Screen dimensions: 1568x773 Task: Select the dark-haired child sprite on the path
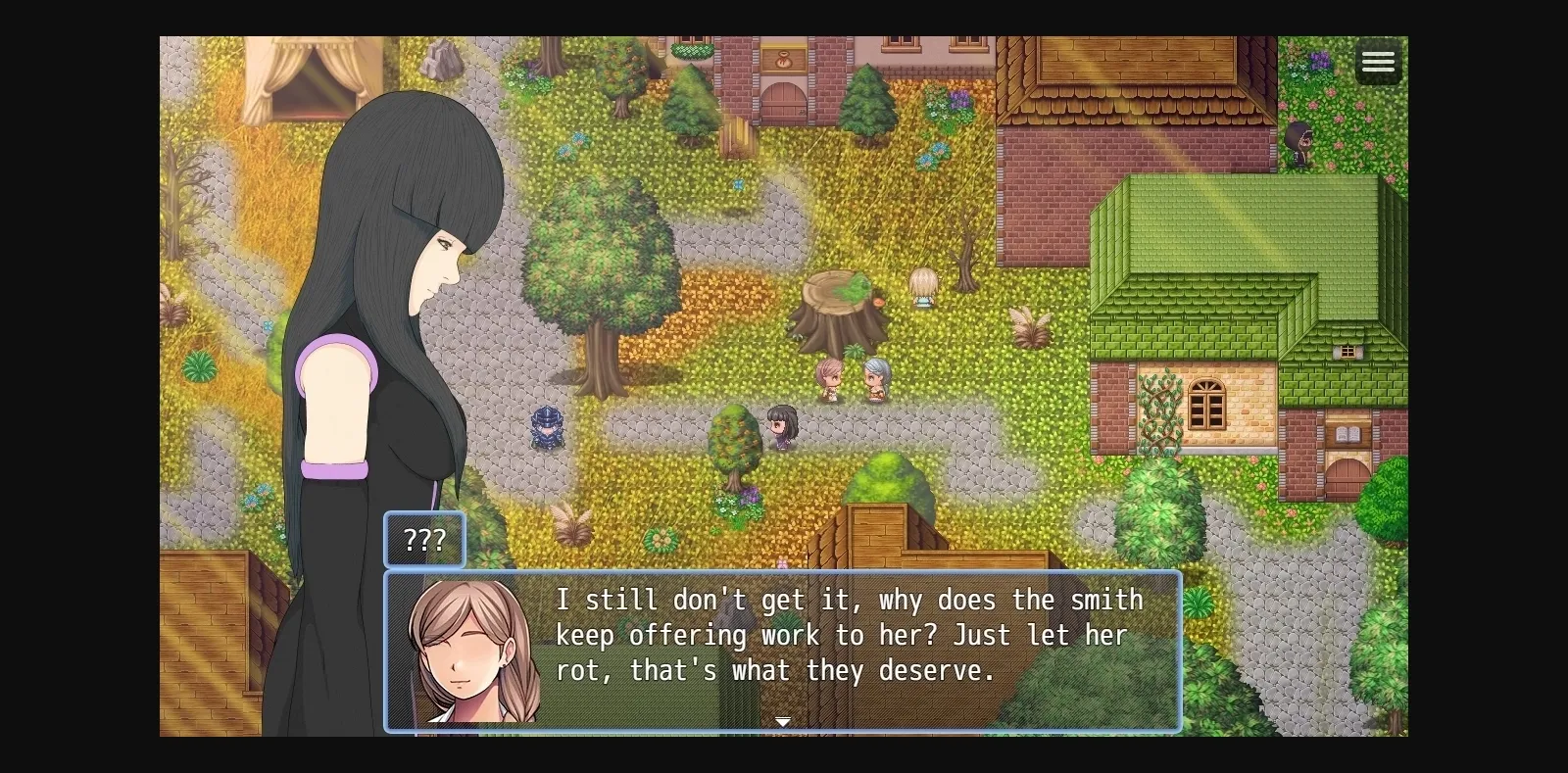click(x=781, y=423)
